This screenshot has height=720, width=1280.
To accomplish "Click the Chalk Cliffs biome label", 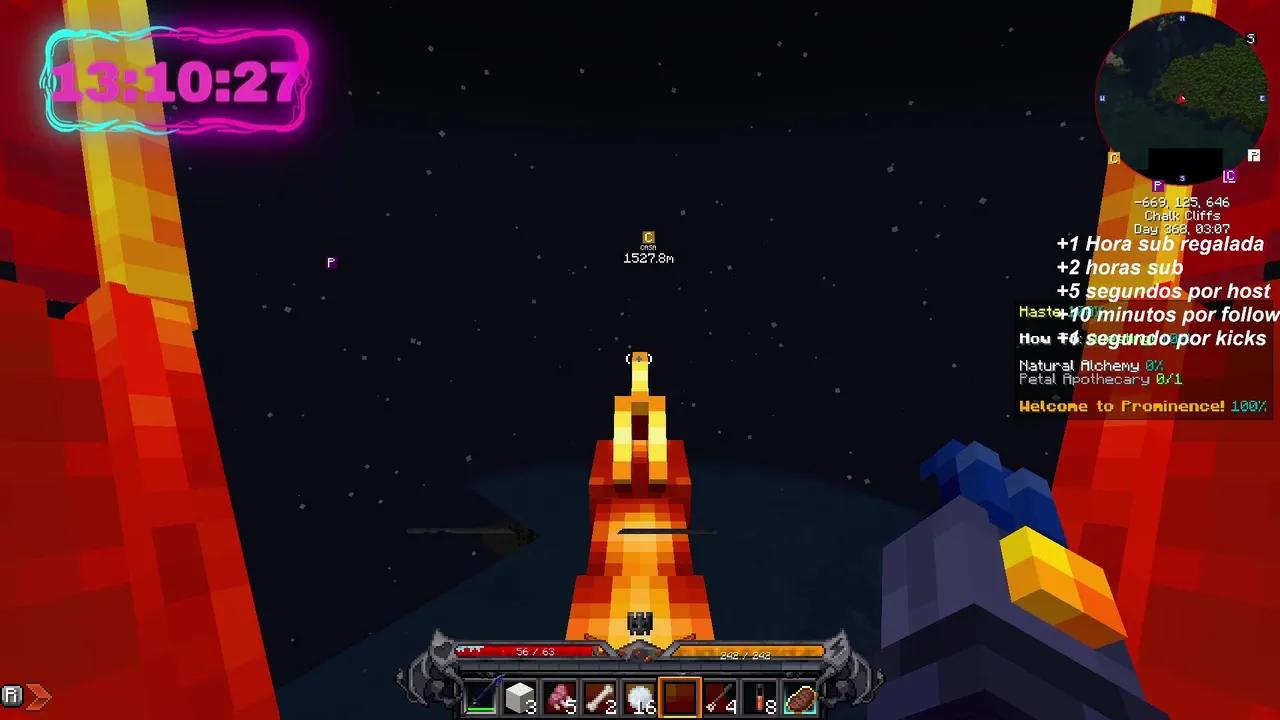I will [x=1182, y=215].
